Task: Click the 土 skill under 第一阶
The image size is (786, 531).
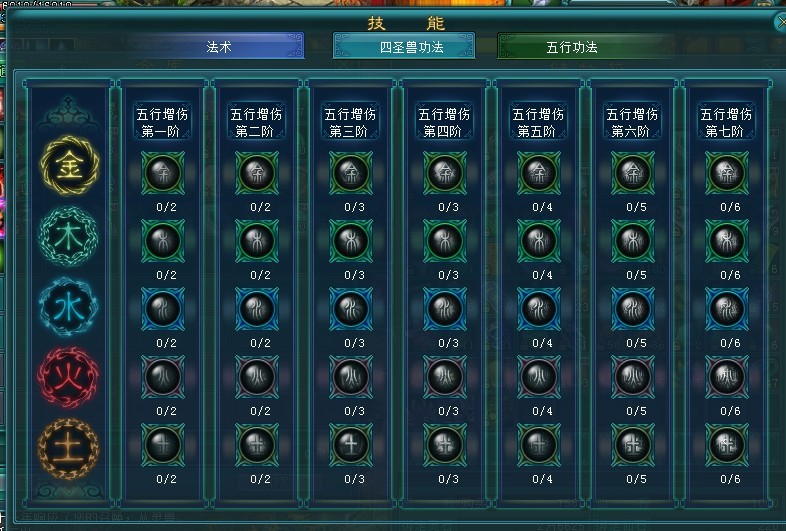Action: tap(159, 442)
